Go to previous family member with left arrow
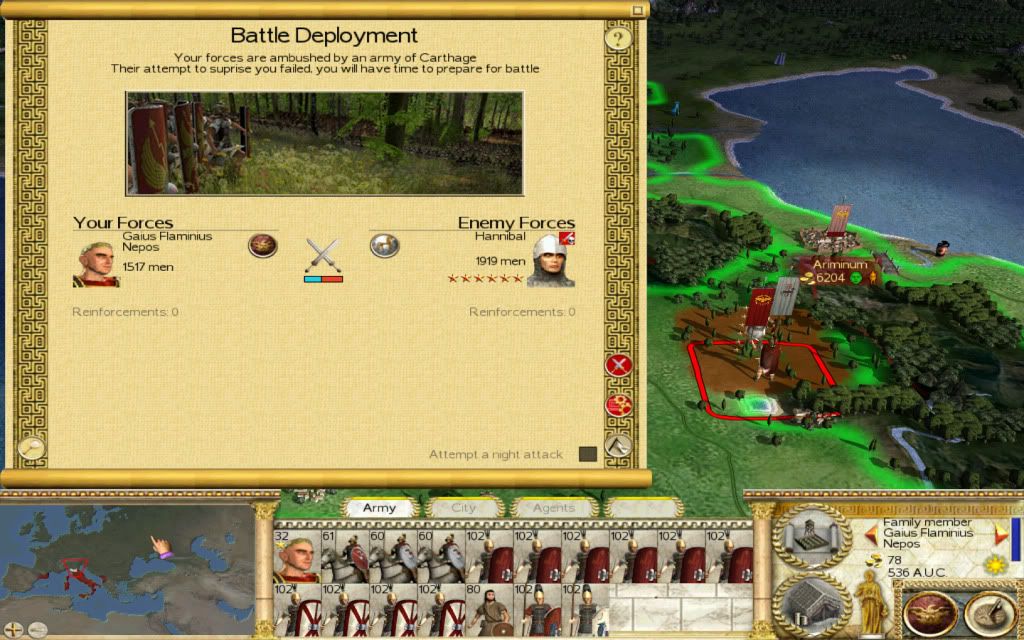This screenshot has width=1024, height=640. click(x=869, y=532)
